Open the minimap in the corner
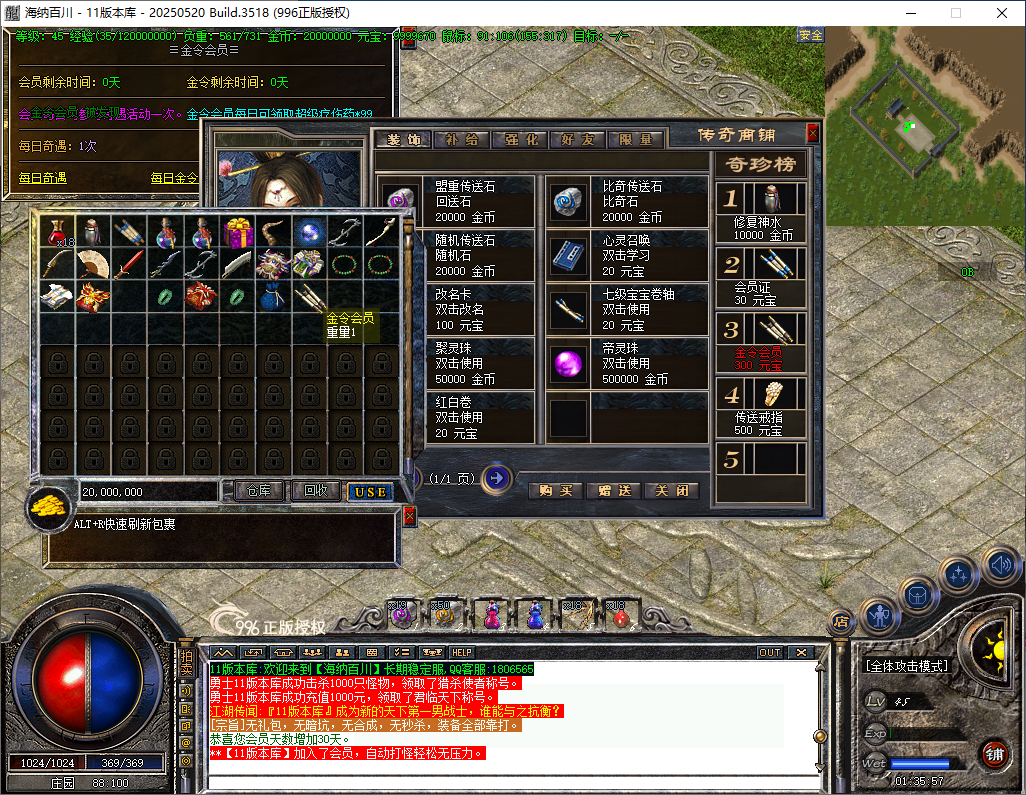Screen dimensions: 1026x795 (x=925, y=125)
